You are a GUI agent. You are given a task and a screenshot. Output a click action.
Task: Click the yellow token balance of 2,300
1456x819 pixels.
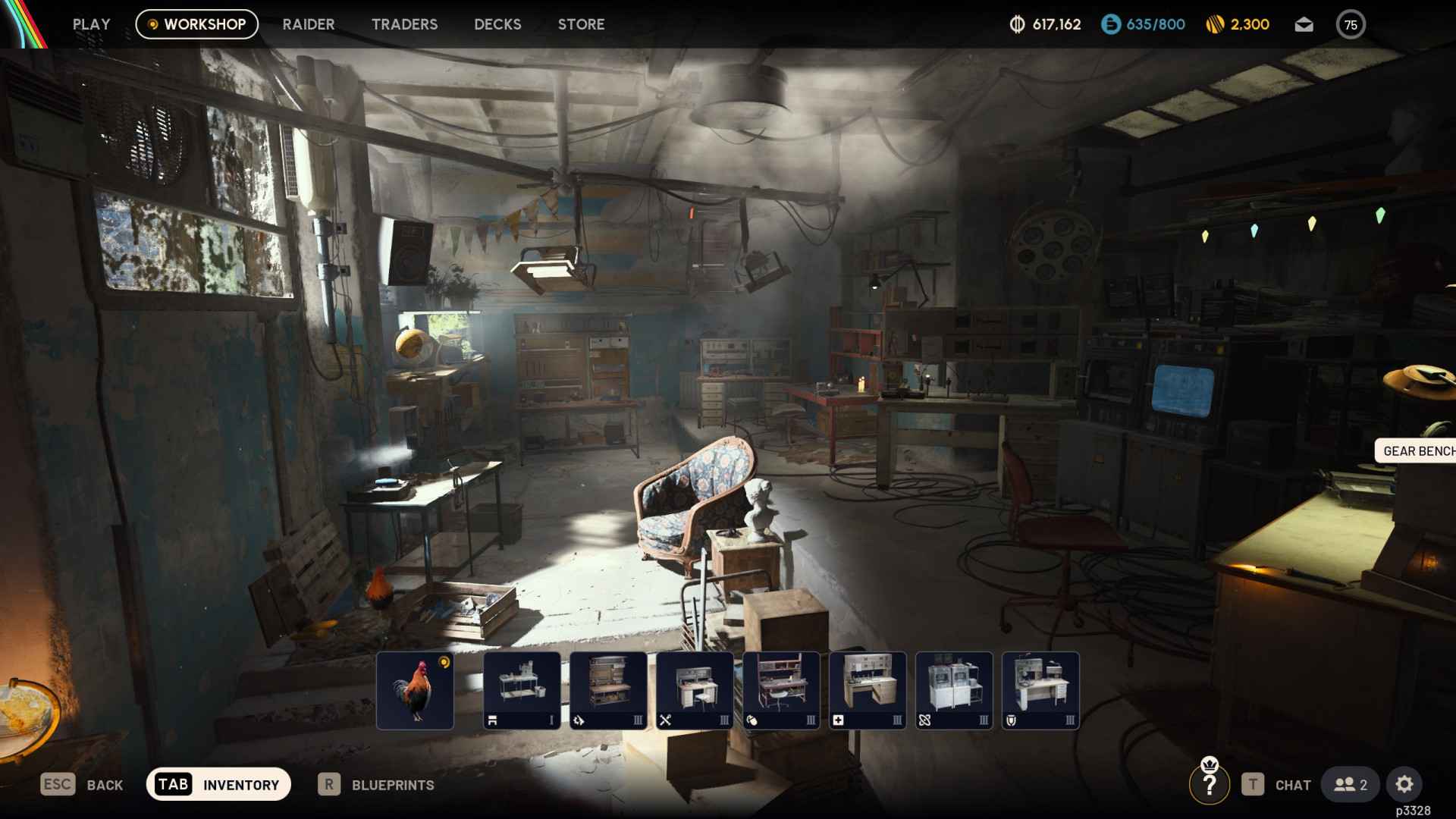tap(1237, 24)
